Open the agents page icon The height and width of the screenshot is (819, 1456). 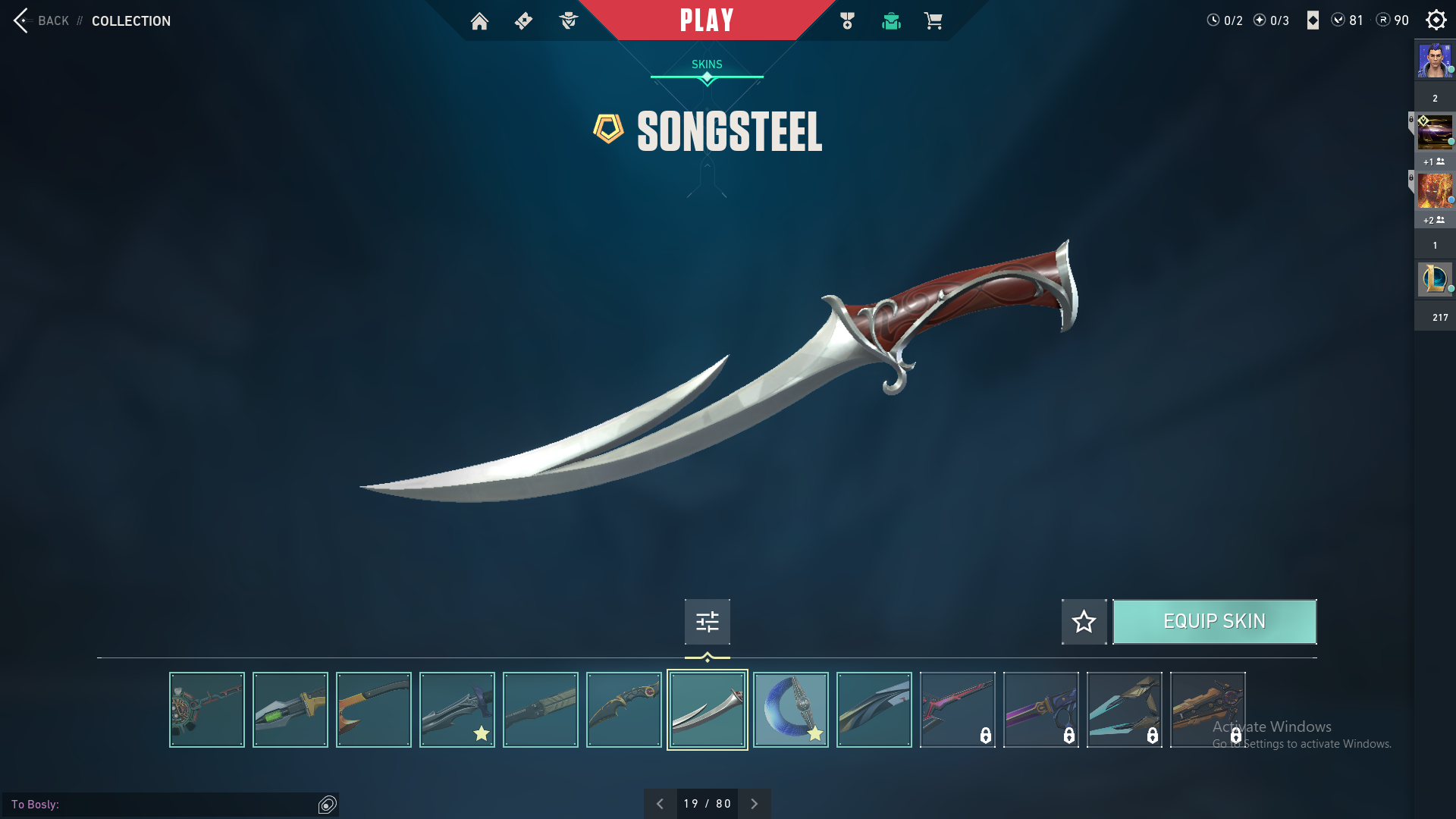(568, 21)
